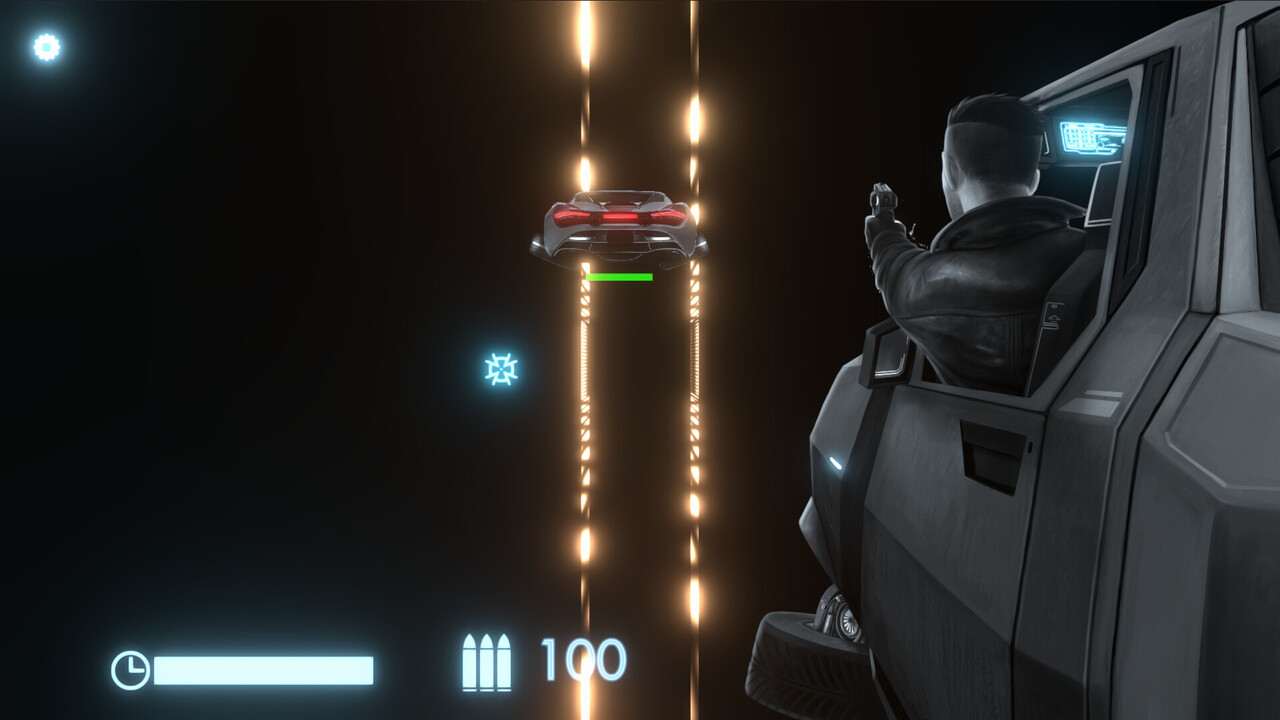Click the left lane light trail
Screen dimensions: 1280x720
pyautogui.click(x=583, y=400)
